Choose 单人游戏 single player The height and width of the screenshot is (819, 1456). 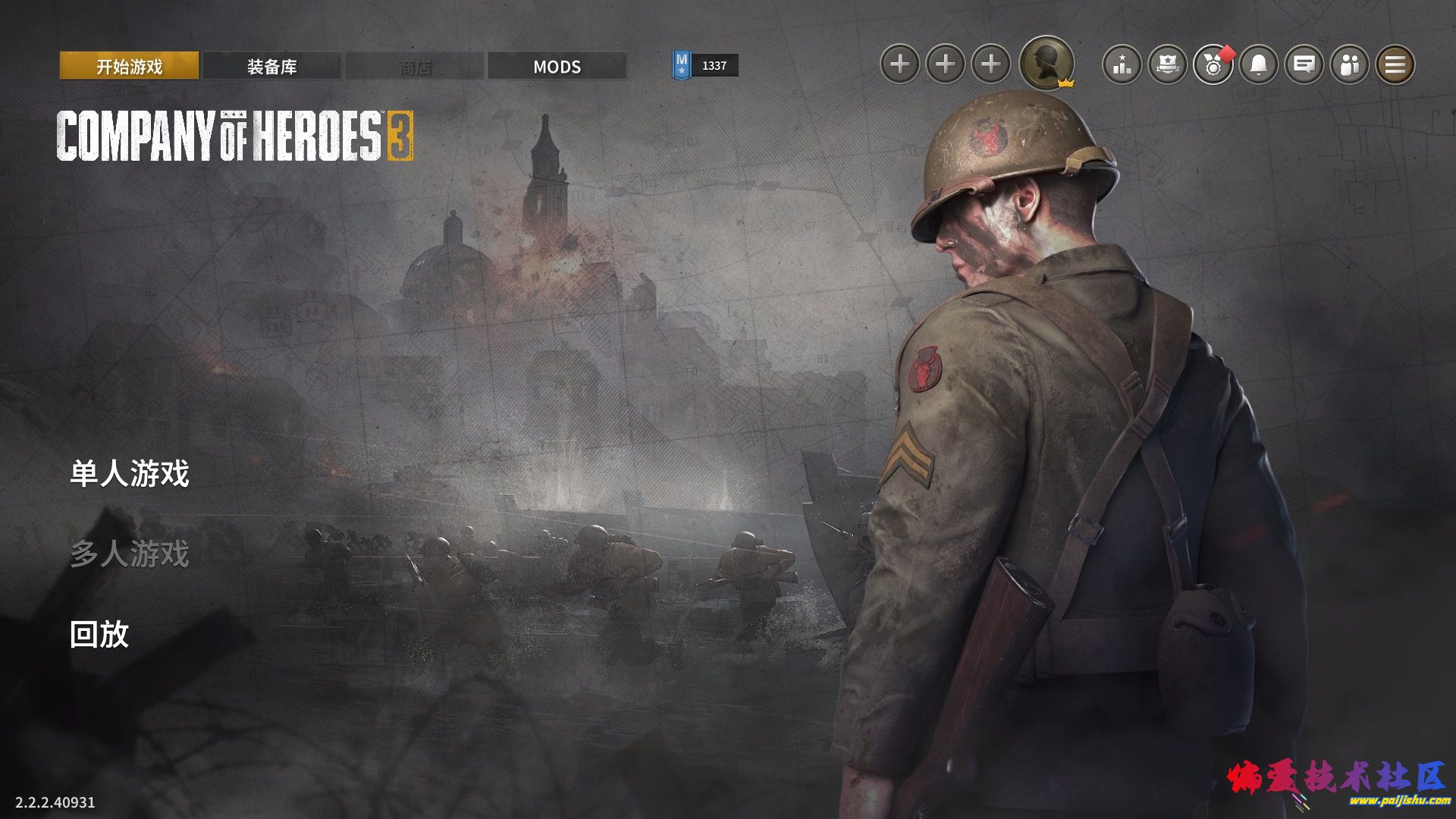130,474
